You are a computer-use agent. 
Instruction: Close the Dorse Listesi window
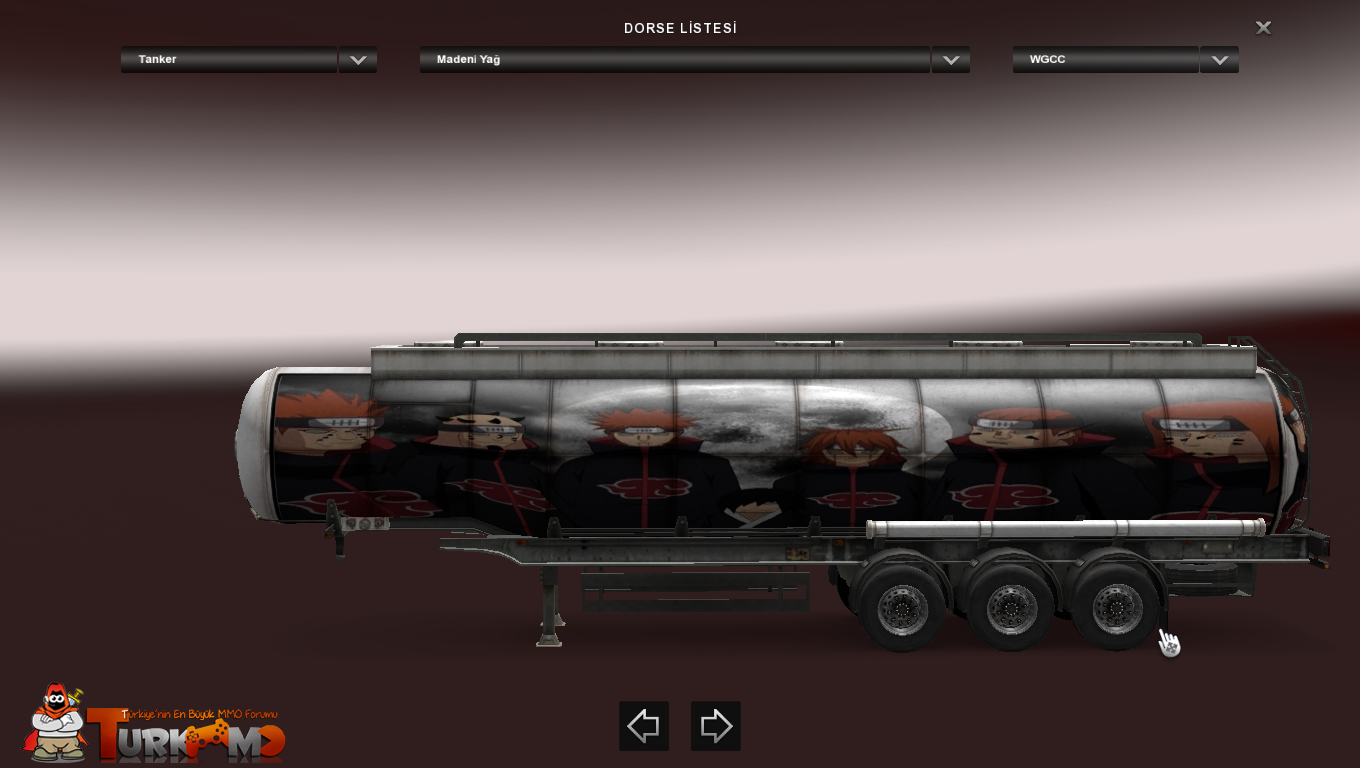click(1263, 28)
